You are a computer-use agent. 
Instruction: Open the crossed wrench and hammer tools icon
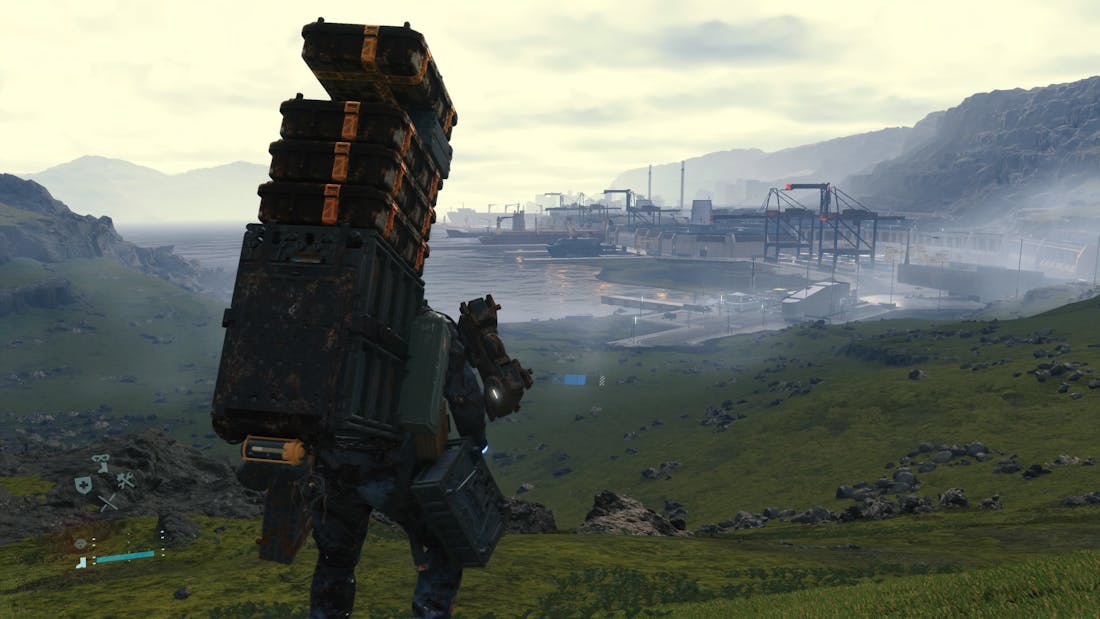pyautogui.click(x=125, y=480)
